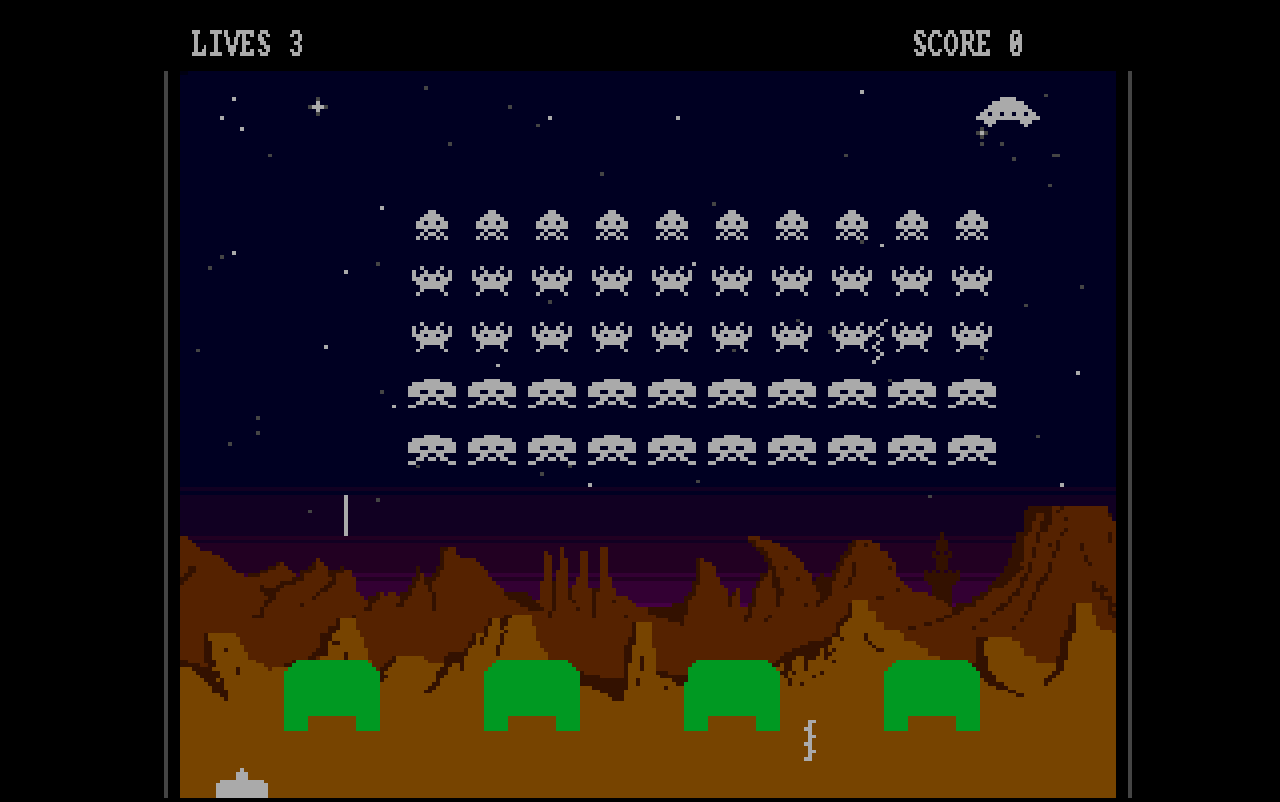This screenshot has width=1280, height=802.
Task: Click the zigzag enemy bomb near the bunkers
Action: click(808, 740)
